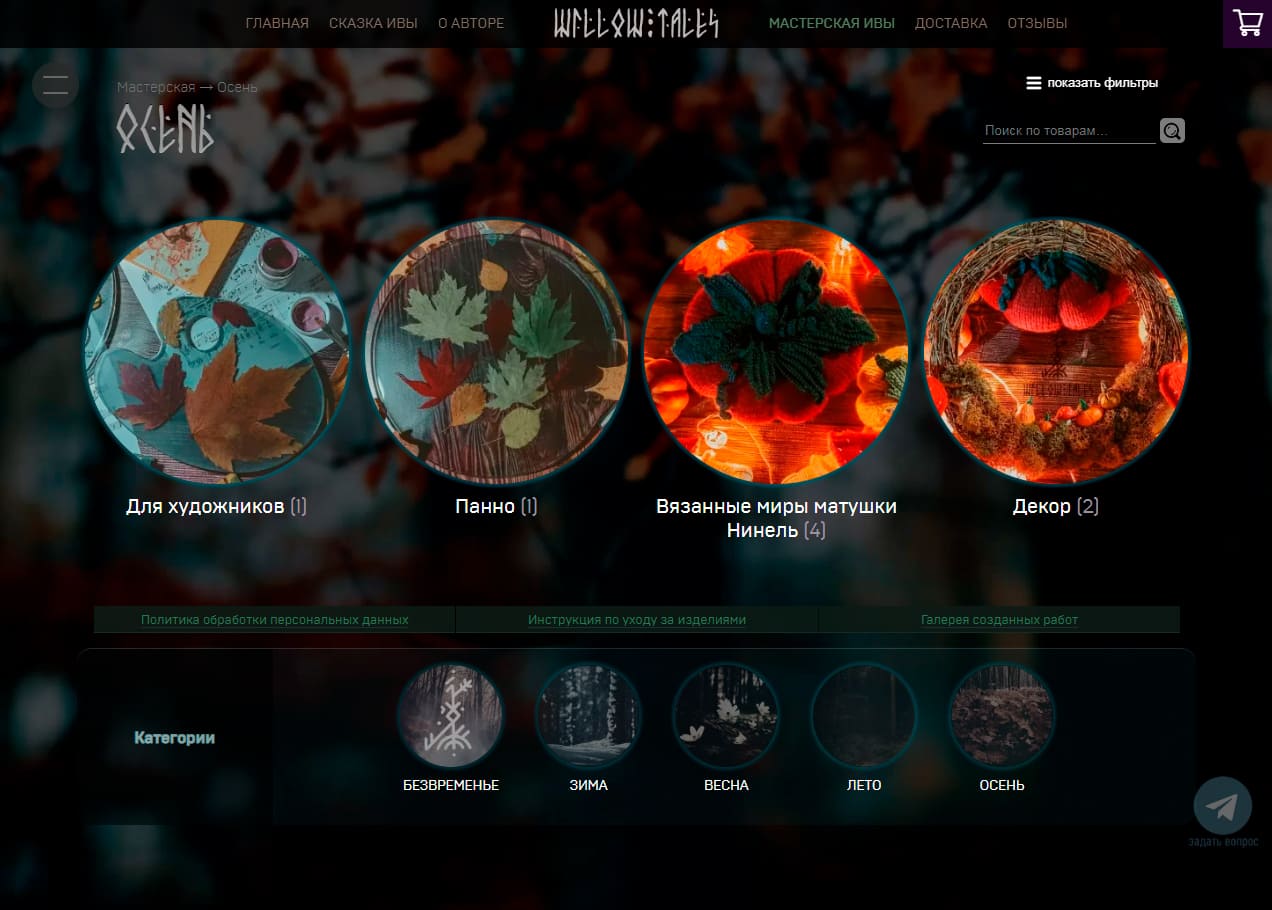Open the ДОСТАВКА delivery page
Screen dimensions: 1272x910
[950, 23]
